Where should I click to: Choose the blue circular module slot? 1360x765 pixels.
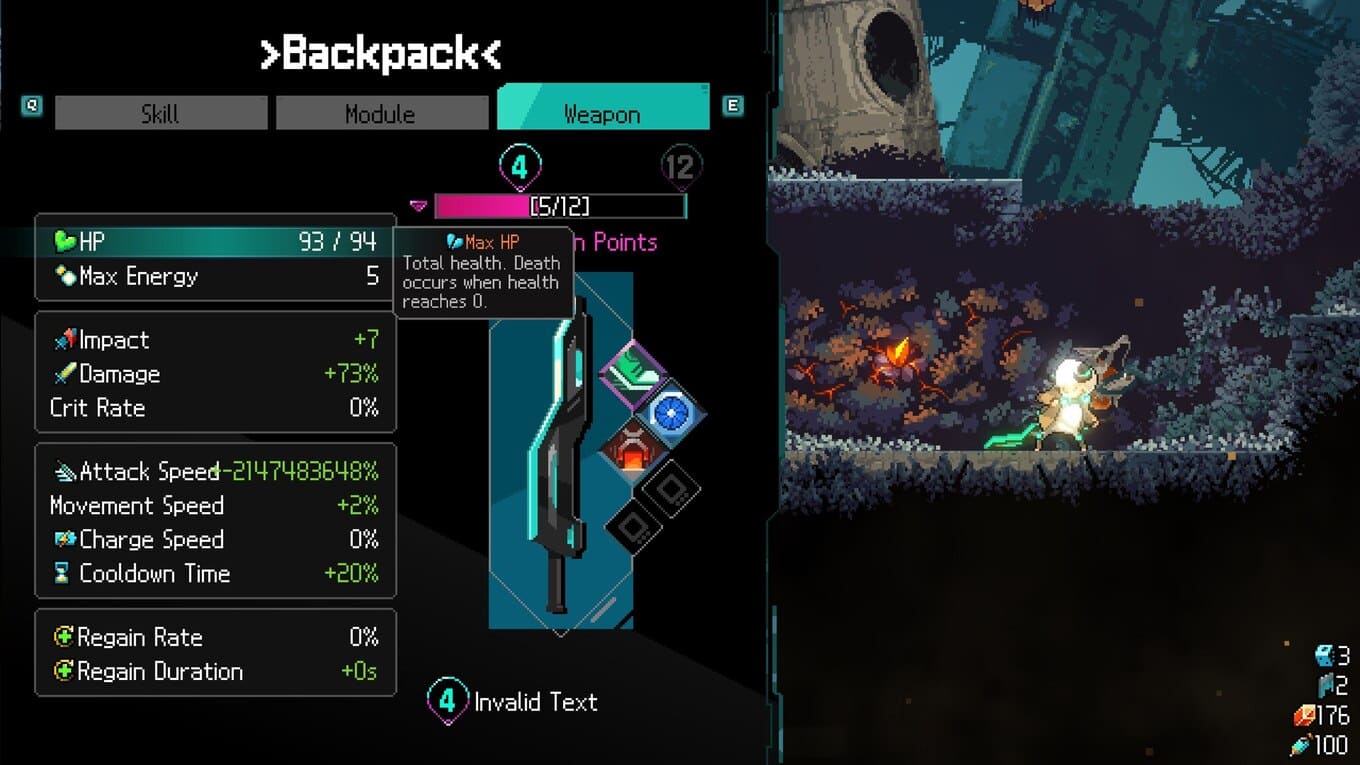[671, 411]
